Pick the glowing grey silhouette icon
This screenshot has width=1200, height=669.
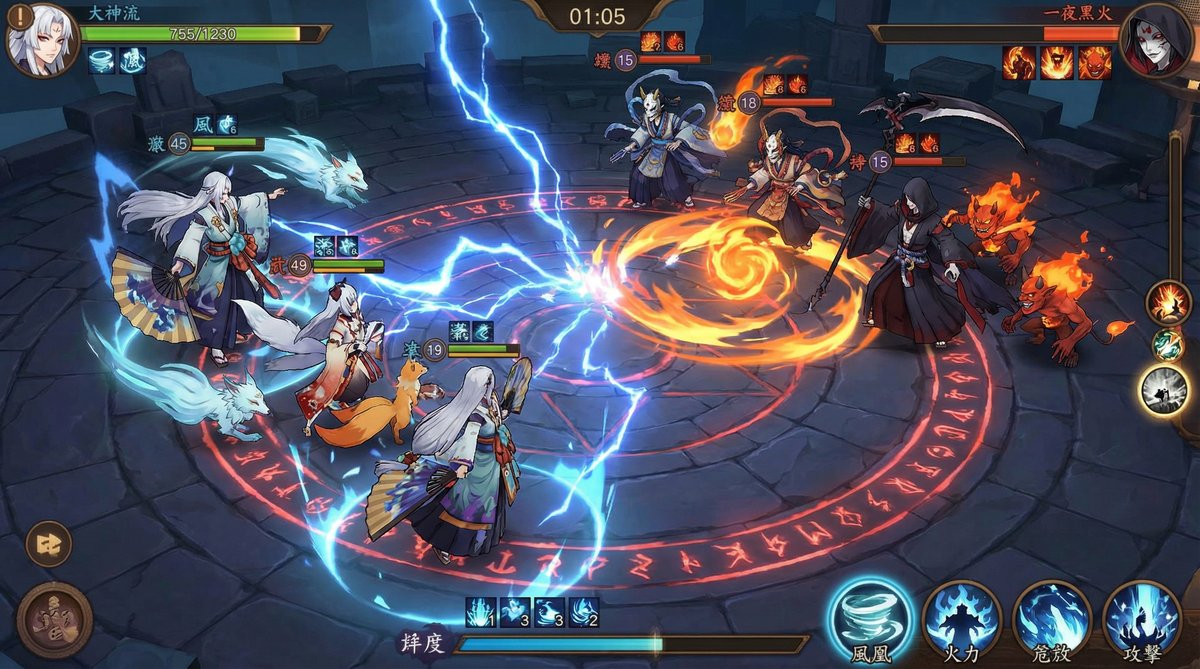(1165, 390)
